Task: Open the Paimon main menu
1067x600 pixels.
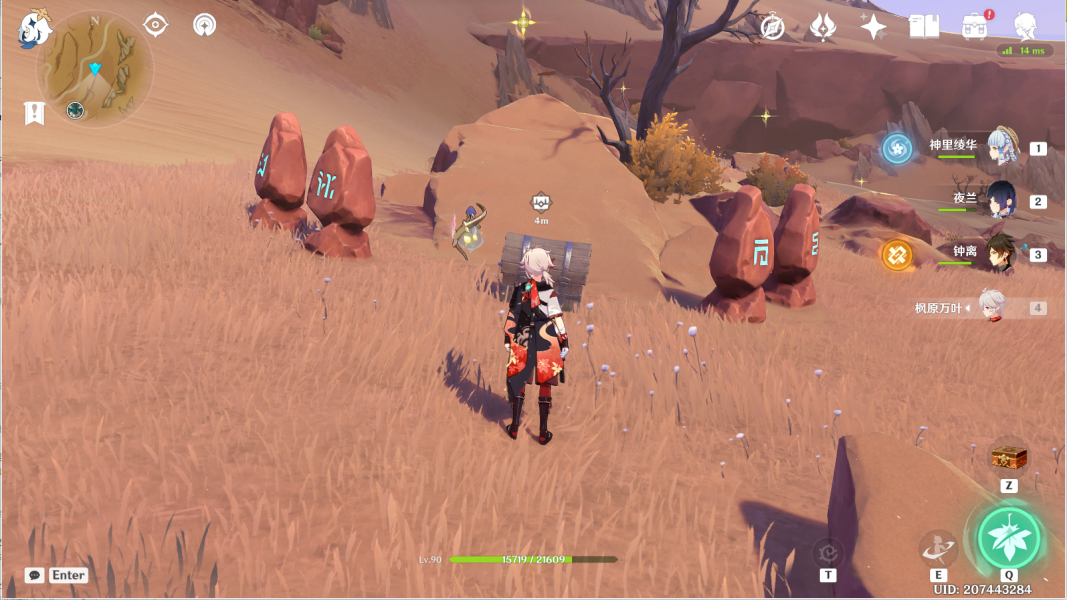Action: (x=35, y=29)
